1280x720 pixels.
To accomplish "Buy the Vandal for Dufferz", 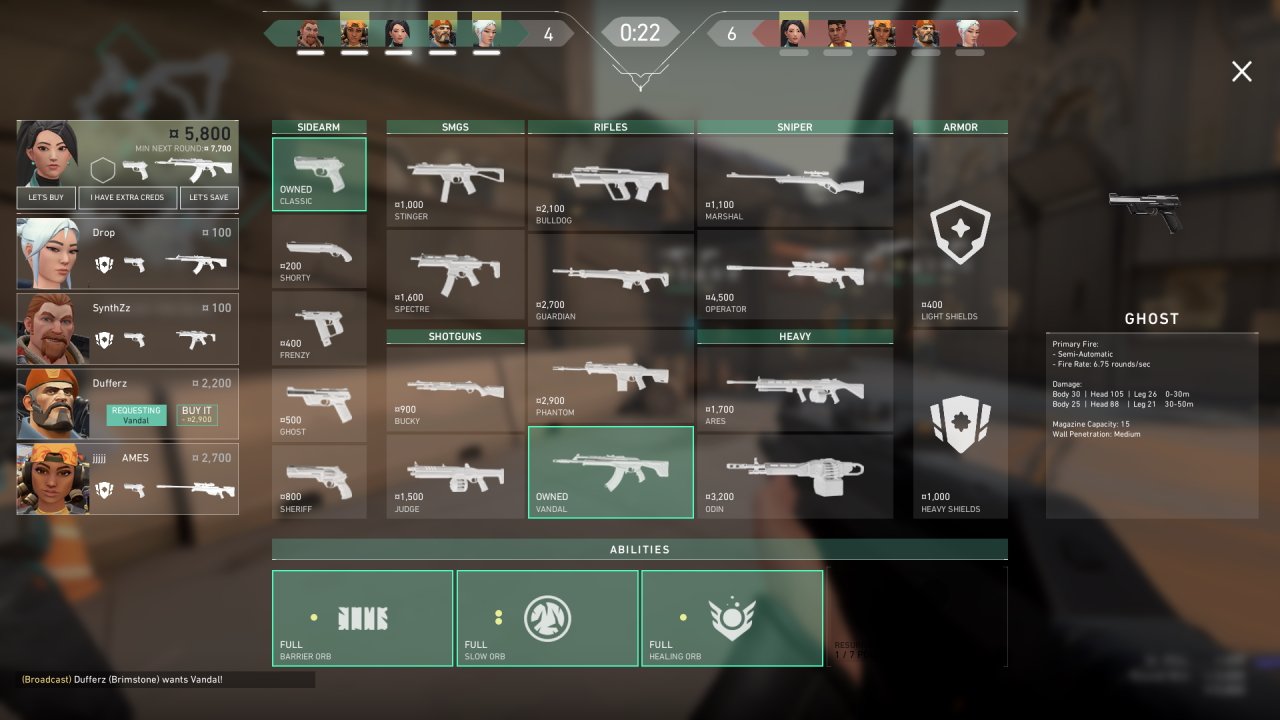I will tap(196, 414).
